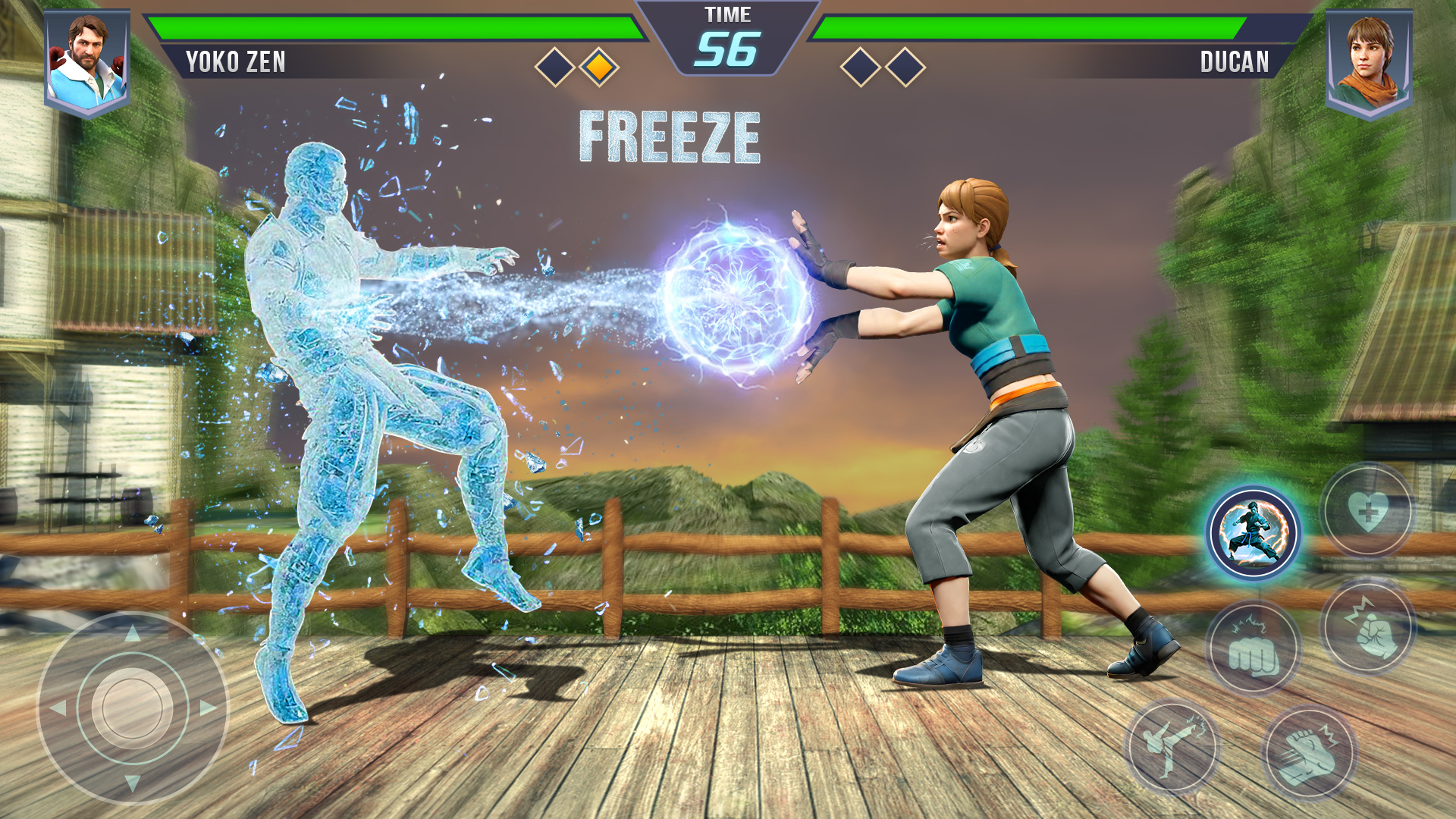Screen dimensions: 1456x819
Task: Tap the heart heal button
Action: click(x=1368, y=512)
